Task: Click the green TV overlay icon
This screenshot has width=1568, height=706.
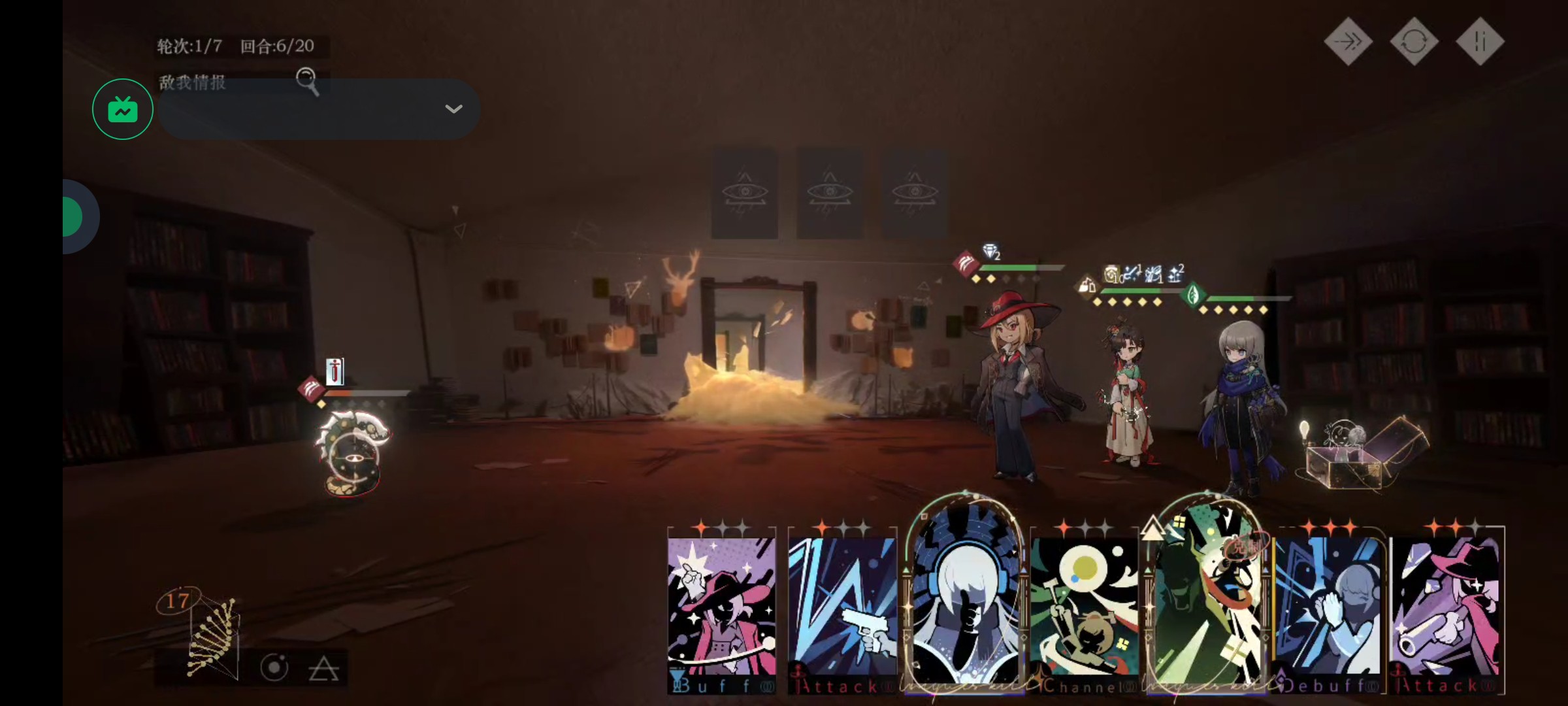Action: [x=123, y=109]
